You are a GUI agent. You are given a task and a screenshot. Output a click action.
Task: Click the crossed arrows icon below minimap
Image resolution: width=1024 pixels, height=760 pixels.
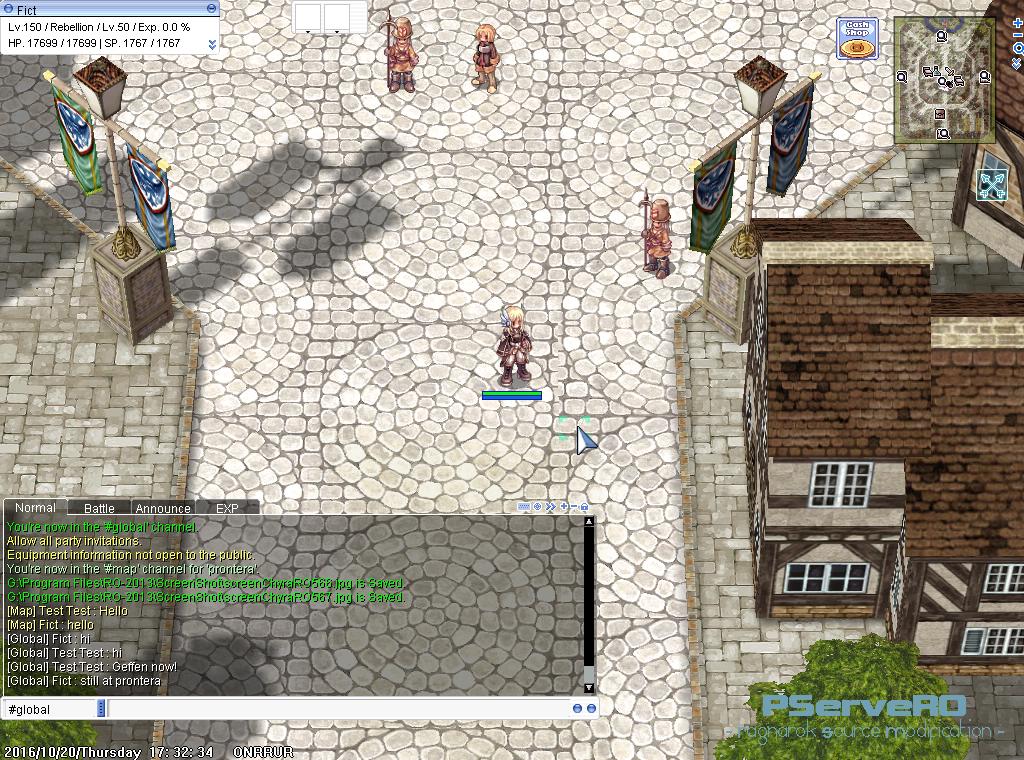992,185
